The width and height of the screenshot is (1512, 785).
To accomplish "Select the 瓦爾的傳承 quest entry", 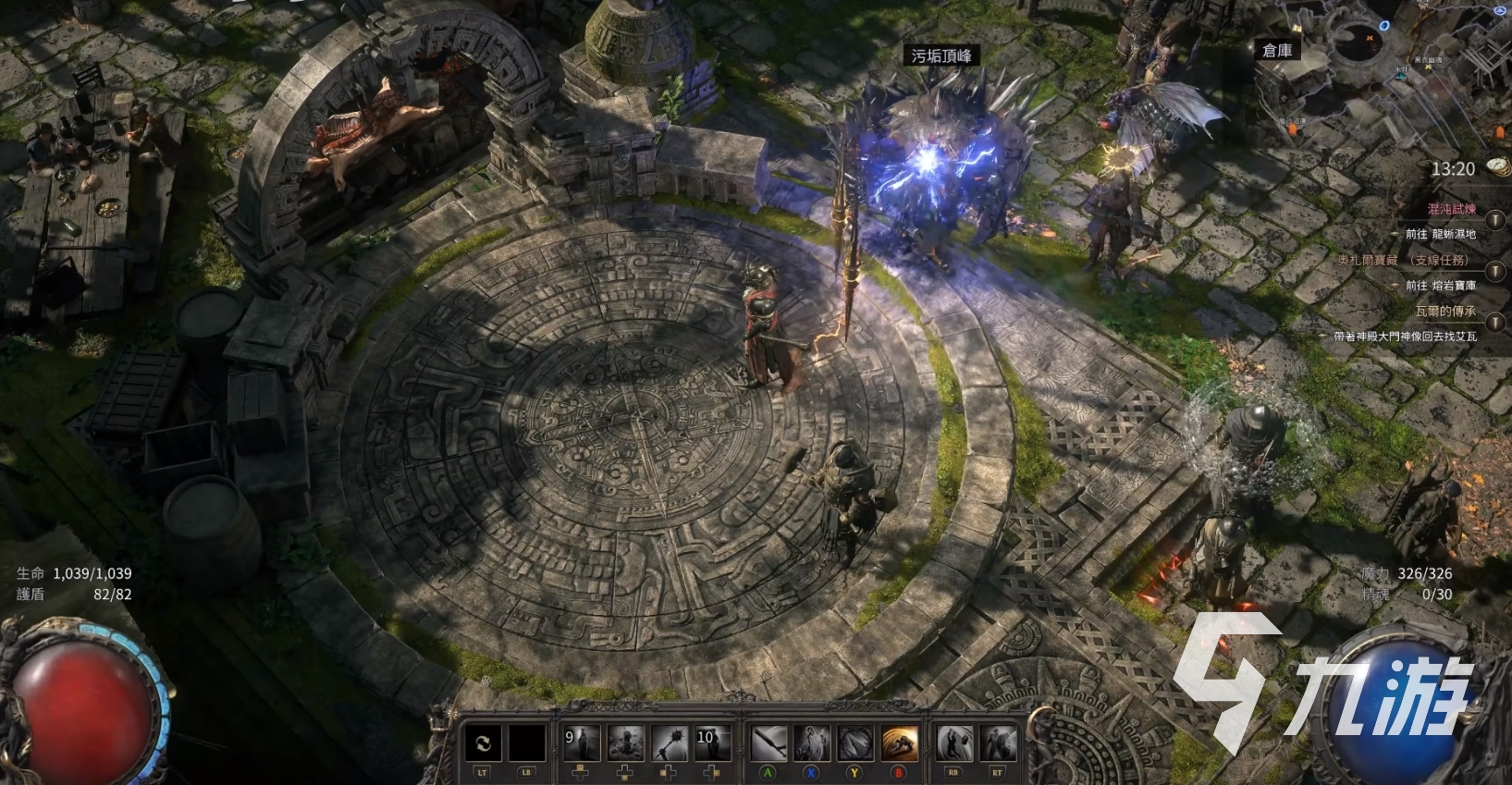I will (x=1444, y=312).
